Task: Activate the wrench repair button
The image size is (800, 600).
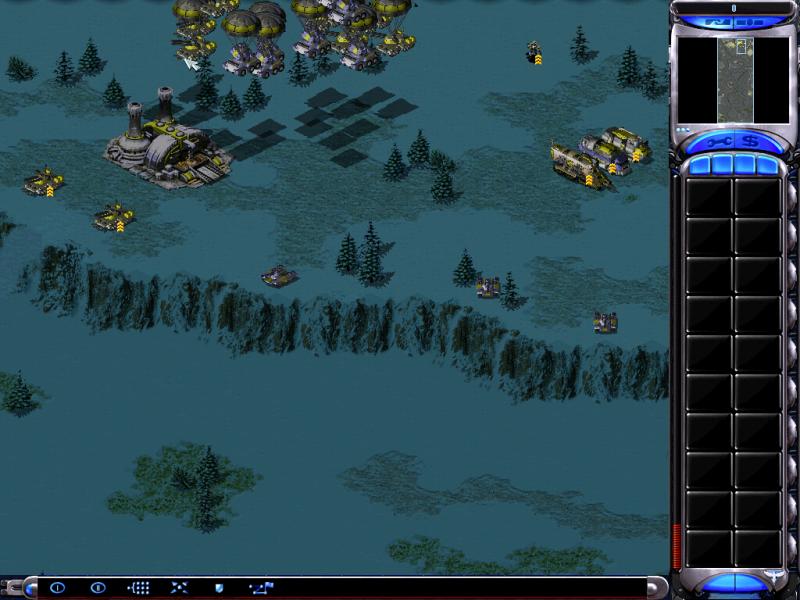Action: (x=718, y=142)
